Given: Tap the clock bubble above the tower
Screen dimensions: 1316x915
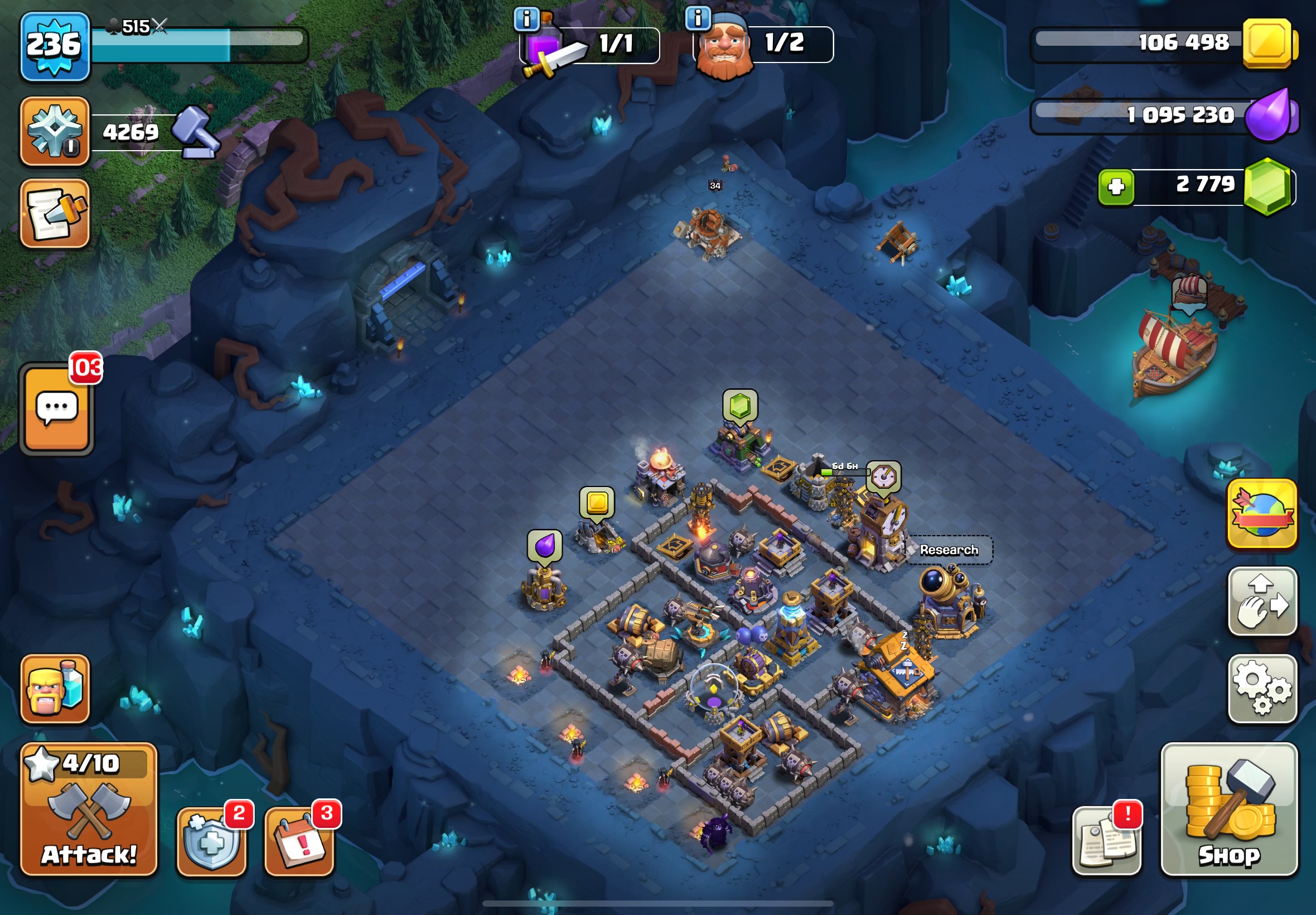Looking at the screenshot, I should (x=883, y=477).
